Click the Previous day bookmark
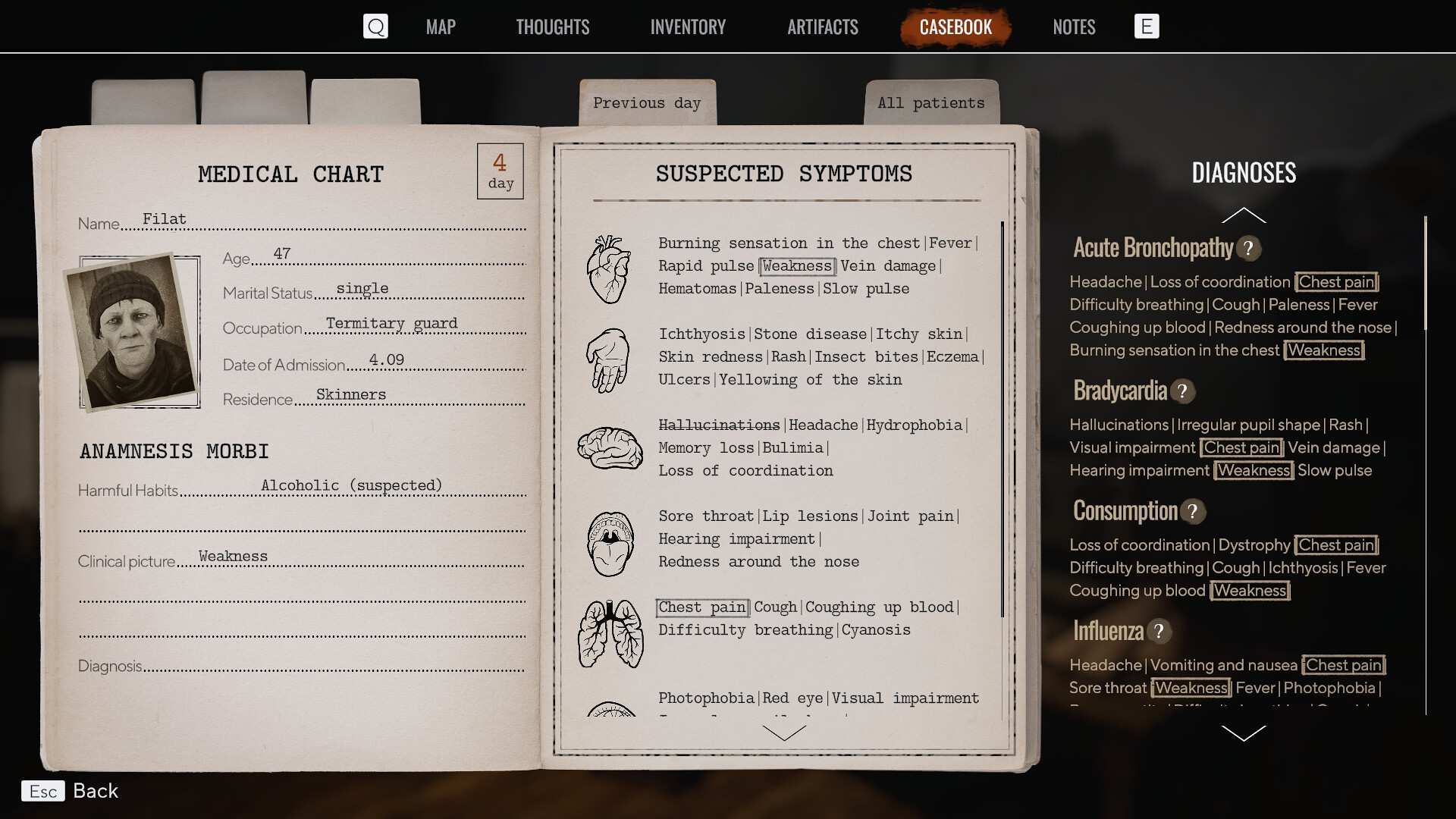 (x=647, y=103)
